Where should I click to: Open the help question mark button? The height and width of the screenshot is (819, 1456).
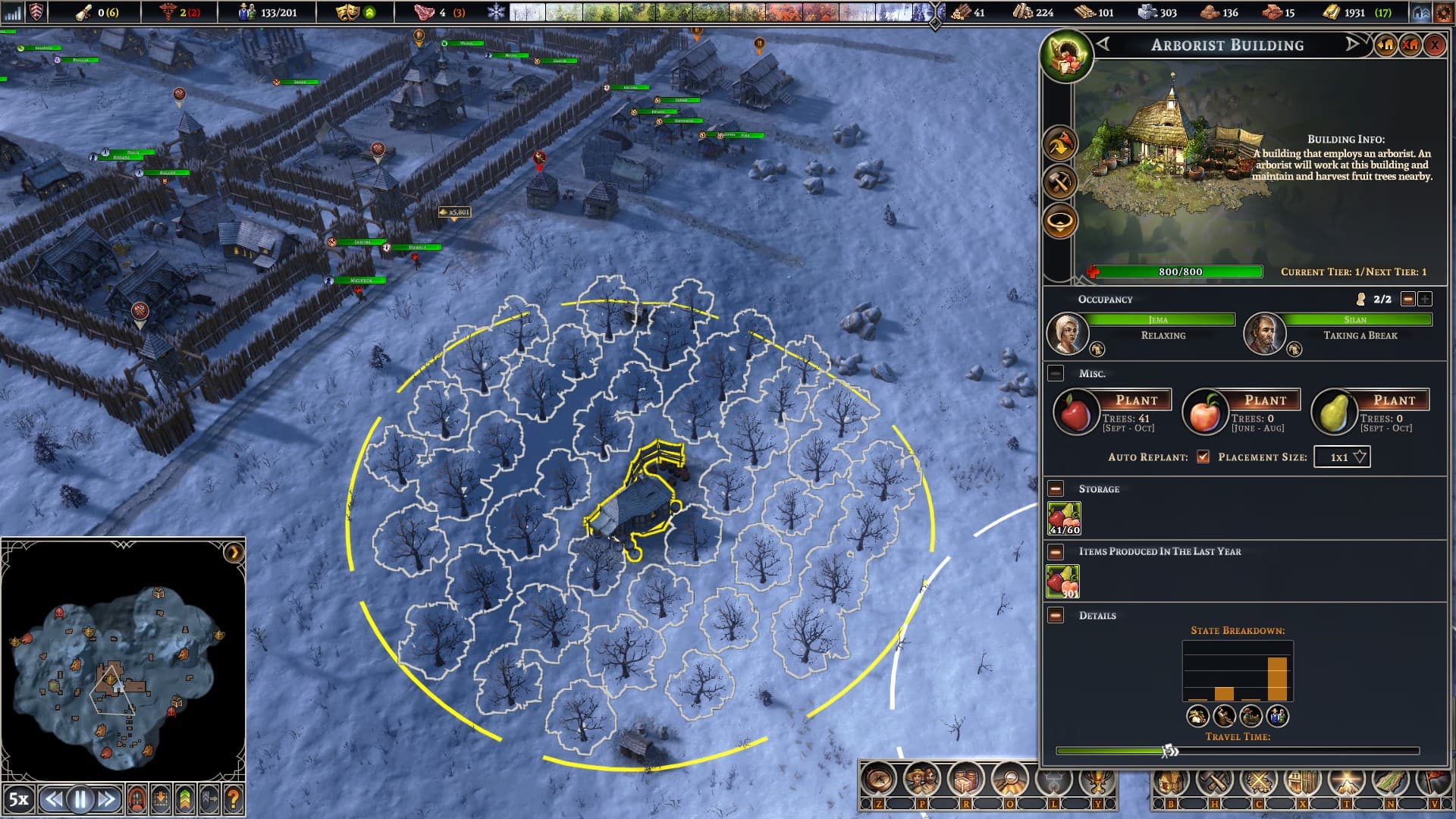point(234,799)
